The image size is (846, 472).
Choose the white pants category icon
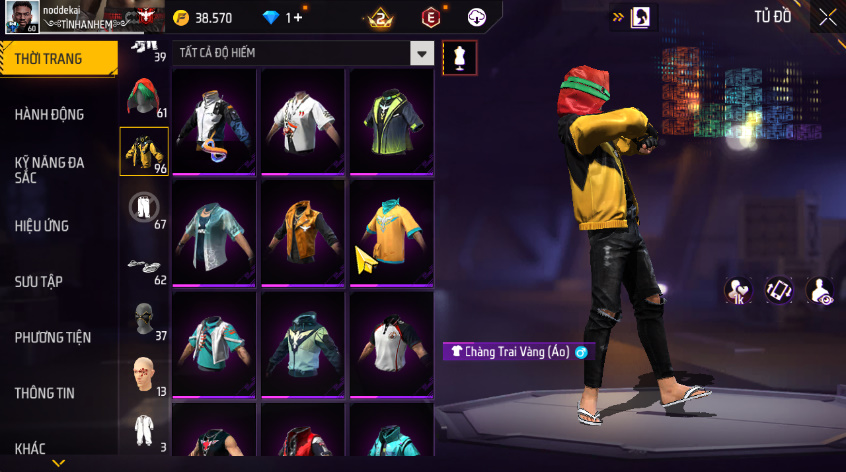point(144,208)
